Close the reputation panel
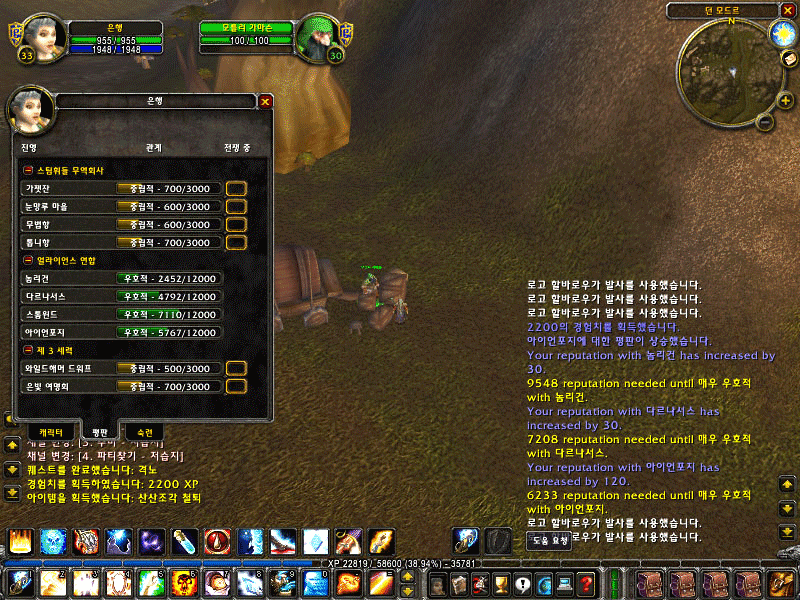This screenshot has height=600, width=800. tap(265, 101)
